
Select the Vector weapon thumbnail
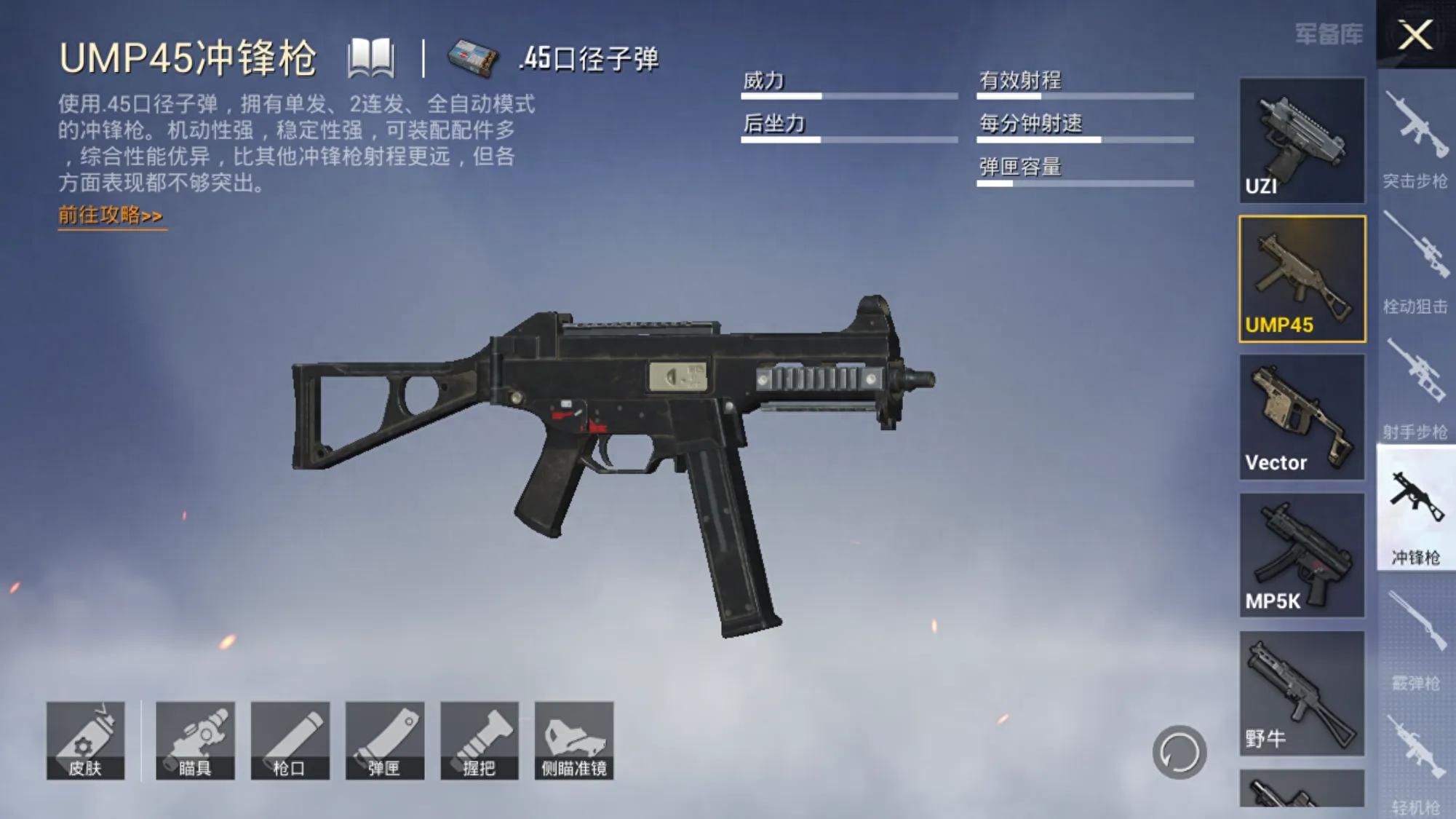point(1302,416)
